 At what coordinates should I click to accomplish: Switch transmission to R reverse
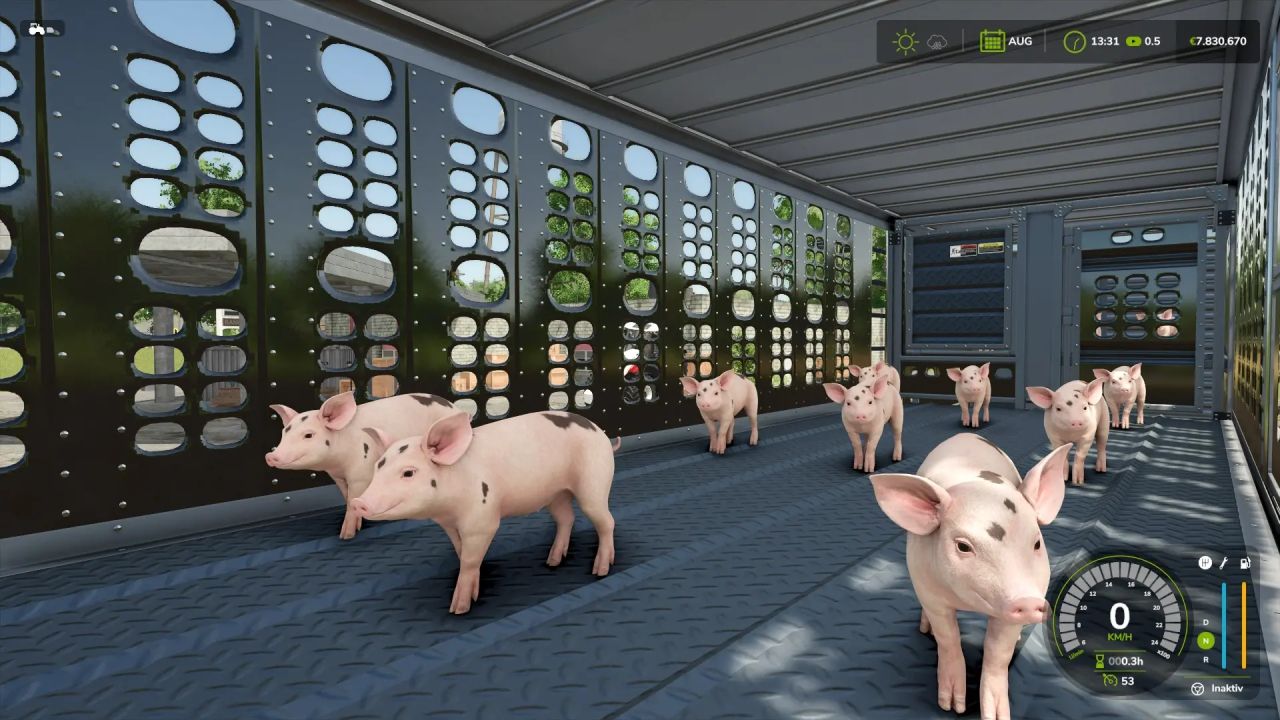(x=1205, y=660)
